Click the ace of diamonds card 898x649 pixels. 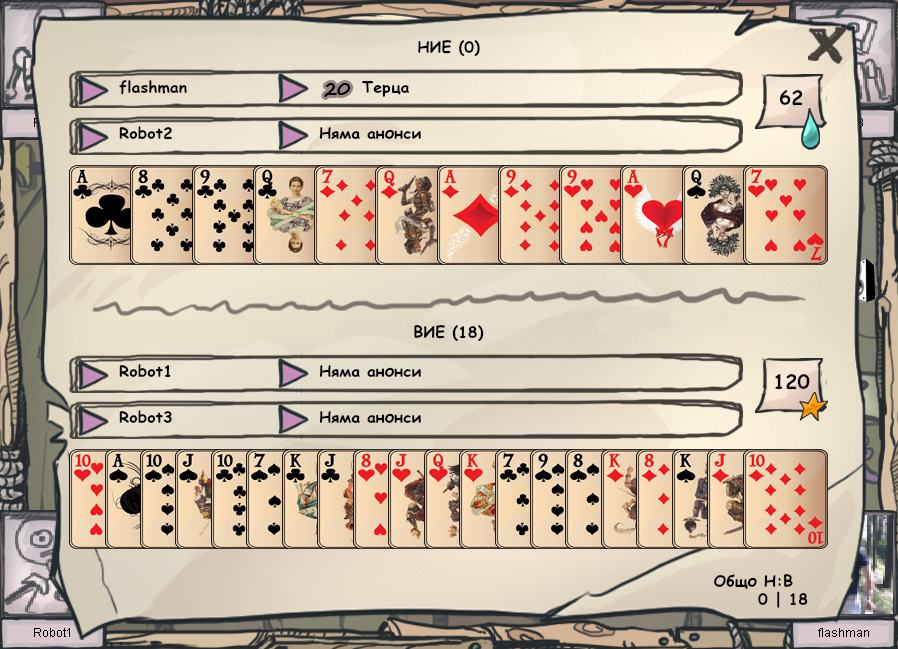[468, 215]
